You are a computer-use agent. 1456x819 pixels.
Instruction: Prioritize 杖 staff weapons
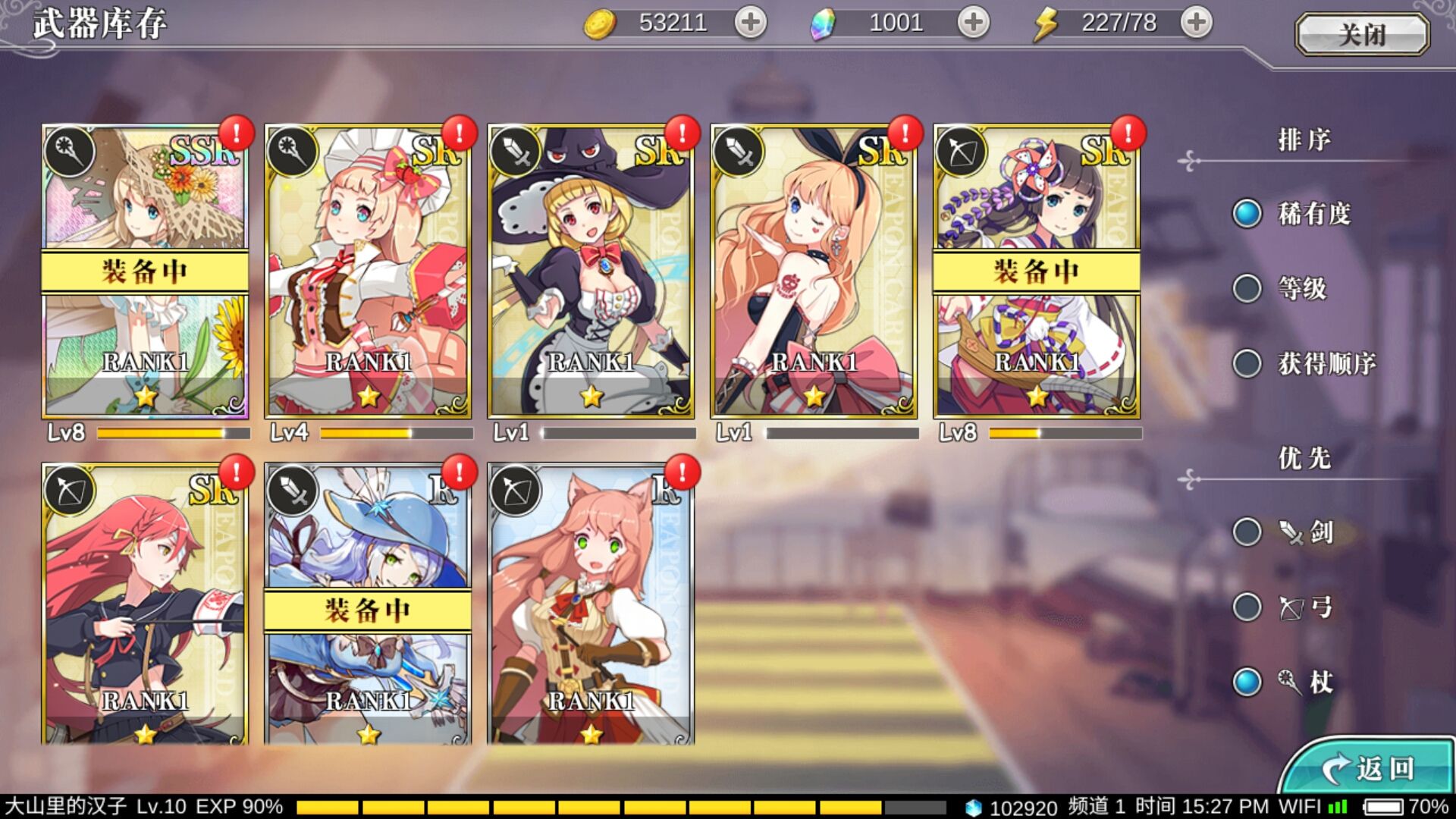coord(1247,682)
